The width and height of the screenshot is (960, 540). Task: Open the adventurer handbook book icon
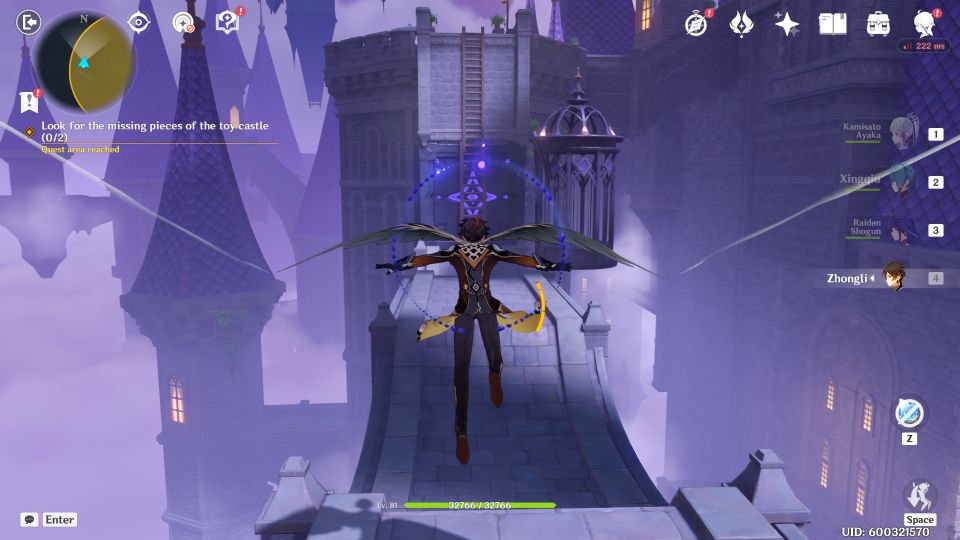coord(832,24)
